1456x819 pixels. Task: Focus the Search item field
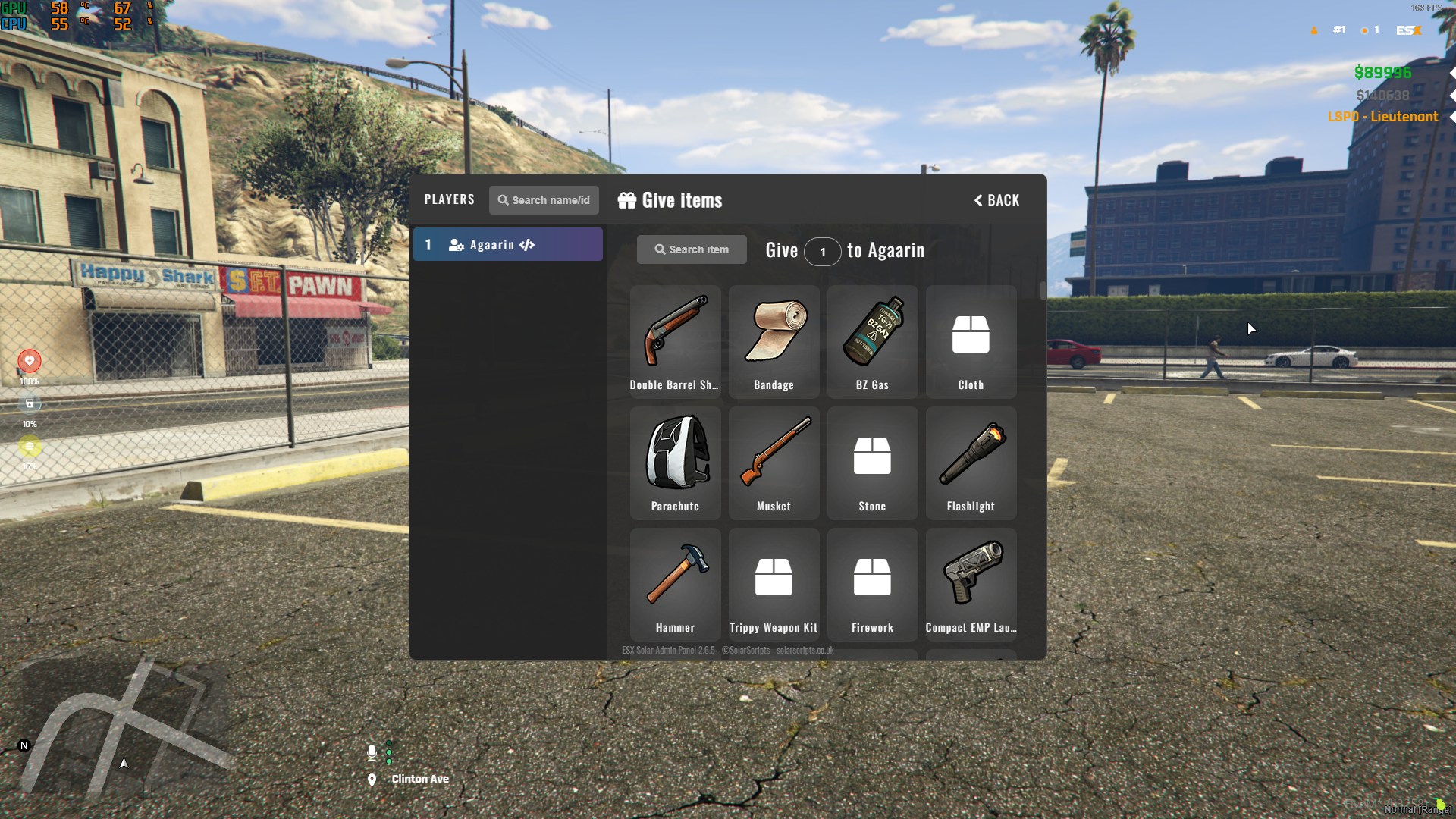point(692,249)
